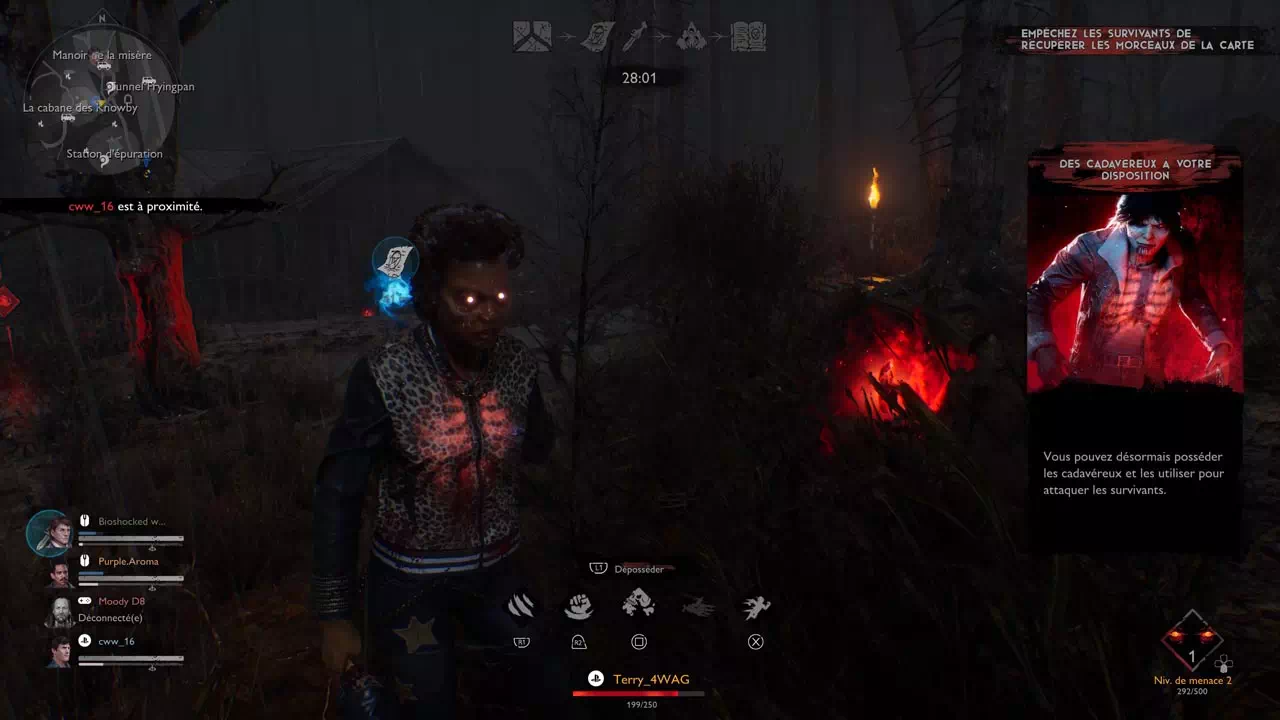Click the Kandarian dagger objective icon

pos(637,37)
